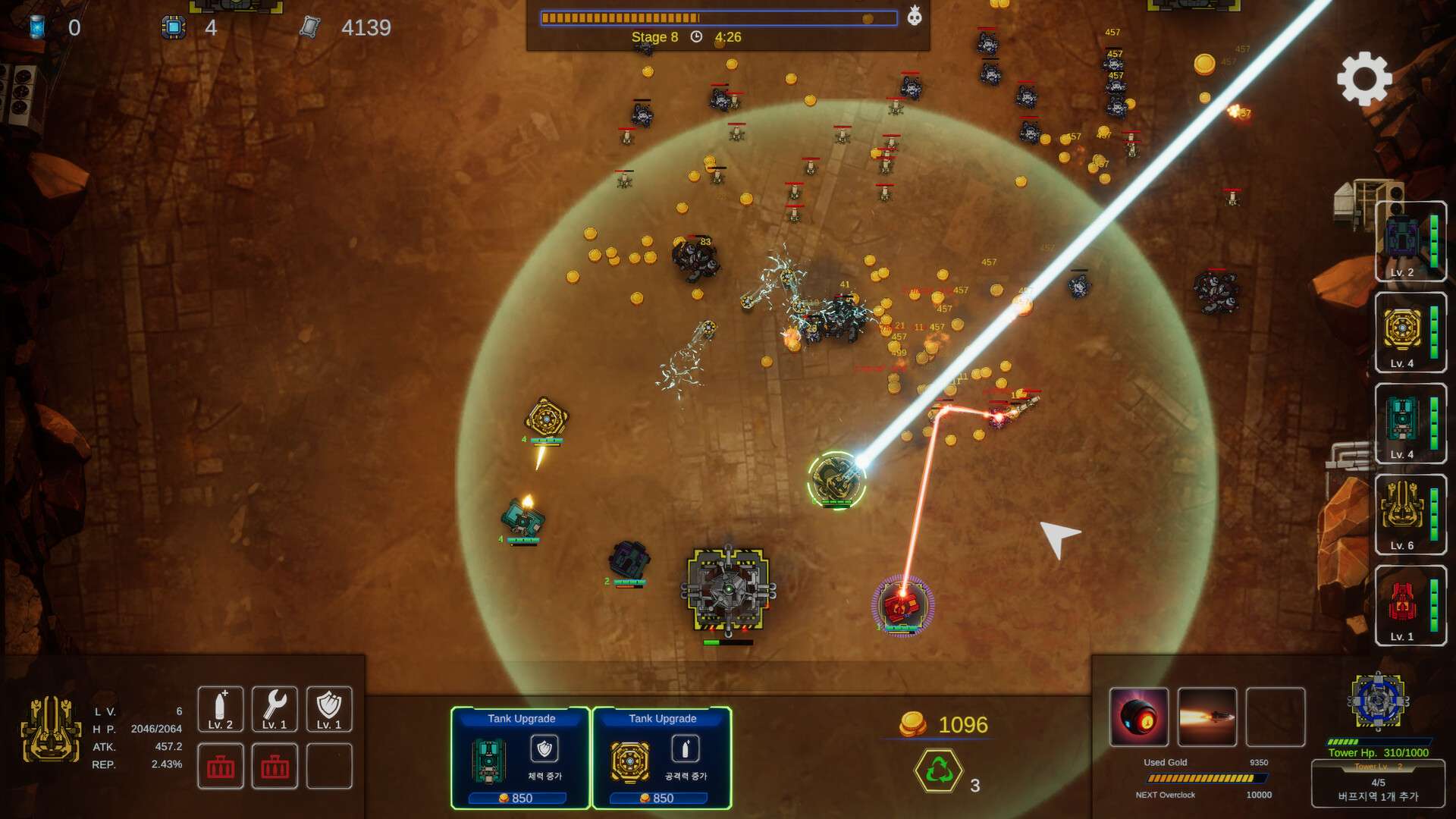Click the green recycle reroll button

[939, 770]
